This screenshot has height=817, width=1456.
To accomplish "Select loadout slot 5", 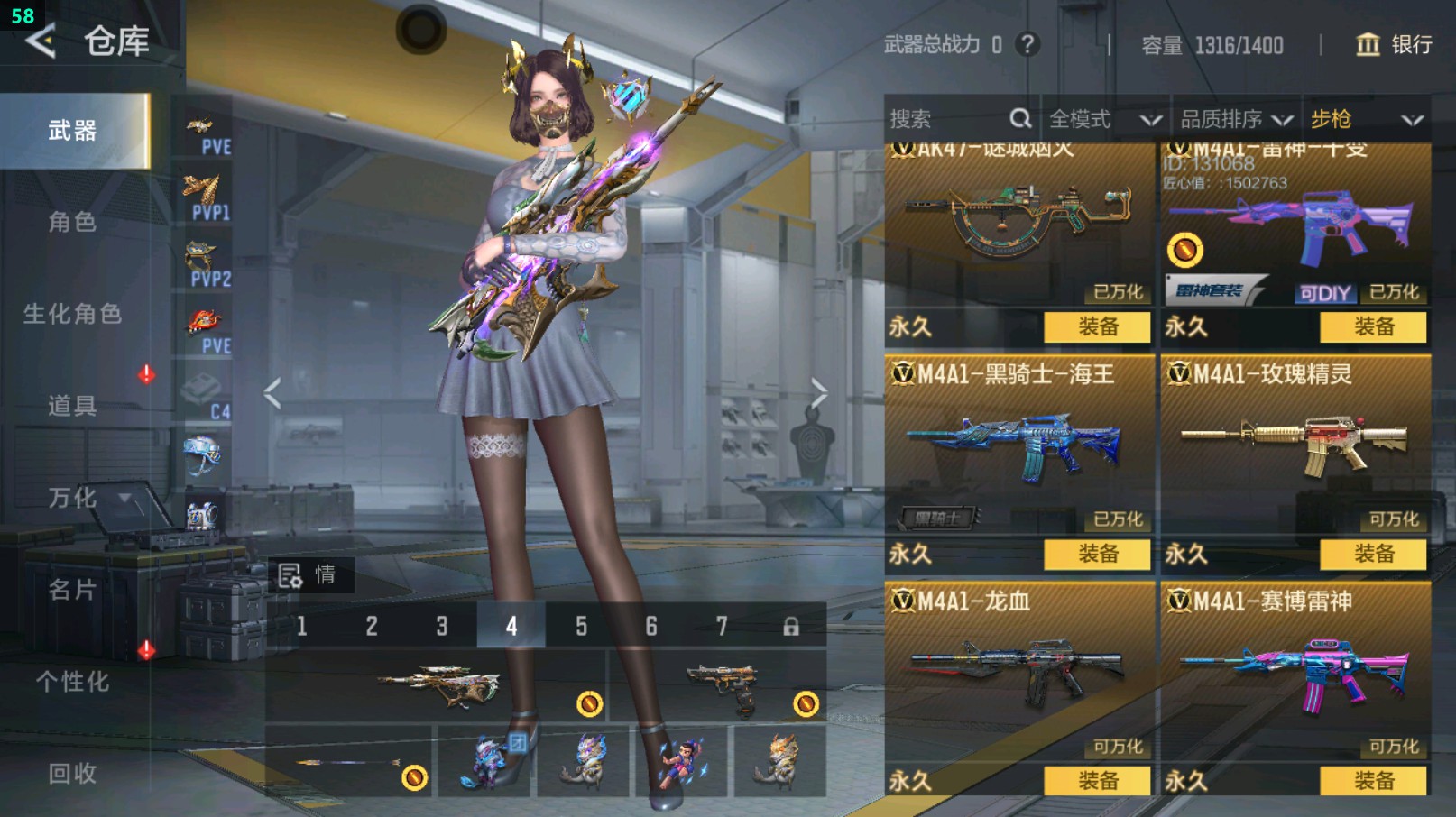I will [x=581, y=626].
